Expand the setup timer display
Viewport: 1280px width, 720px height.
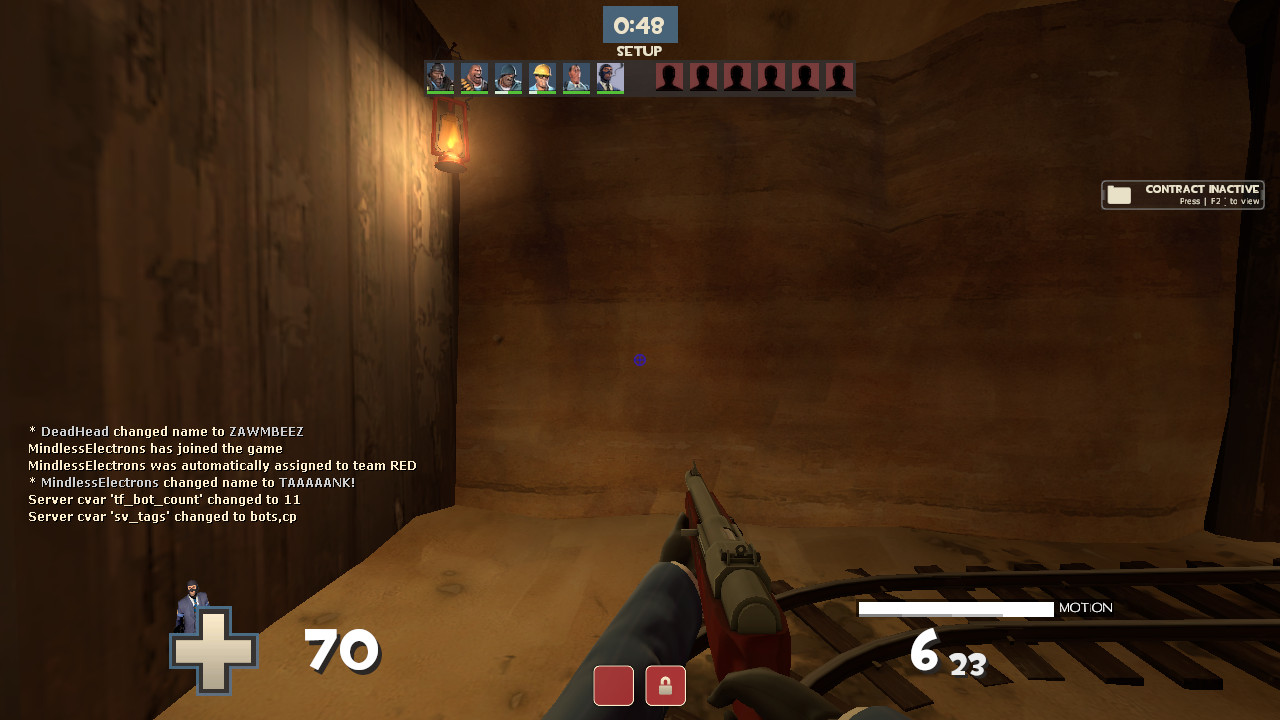pyautogui.click(x=640, y=25)
